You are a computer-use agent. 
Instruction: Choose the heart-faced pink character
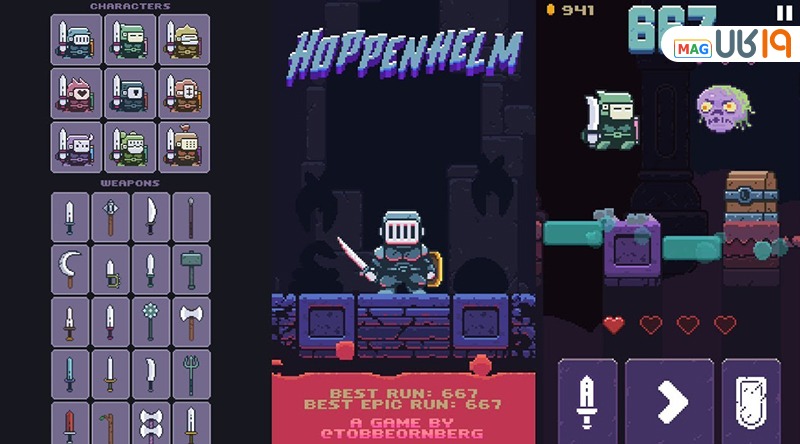pos(76,92)
